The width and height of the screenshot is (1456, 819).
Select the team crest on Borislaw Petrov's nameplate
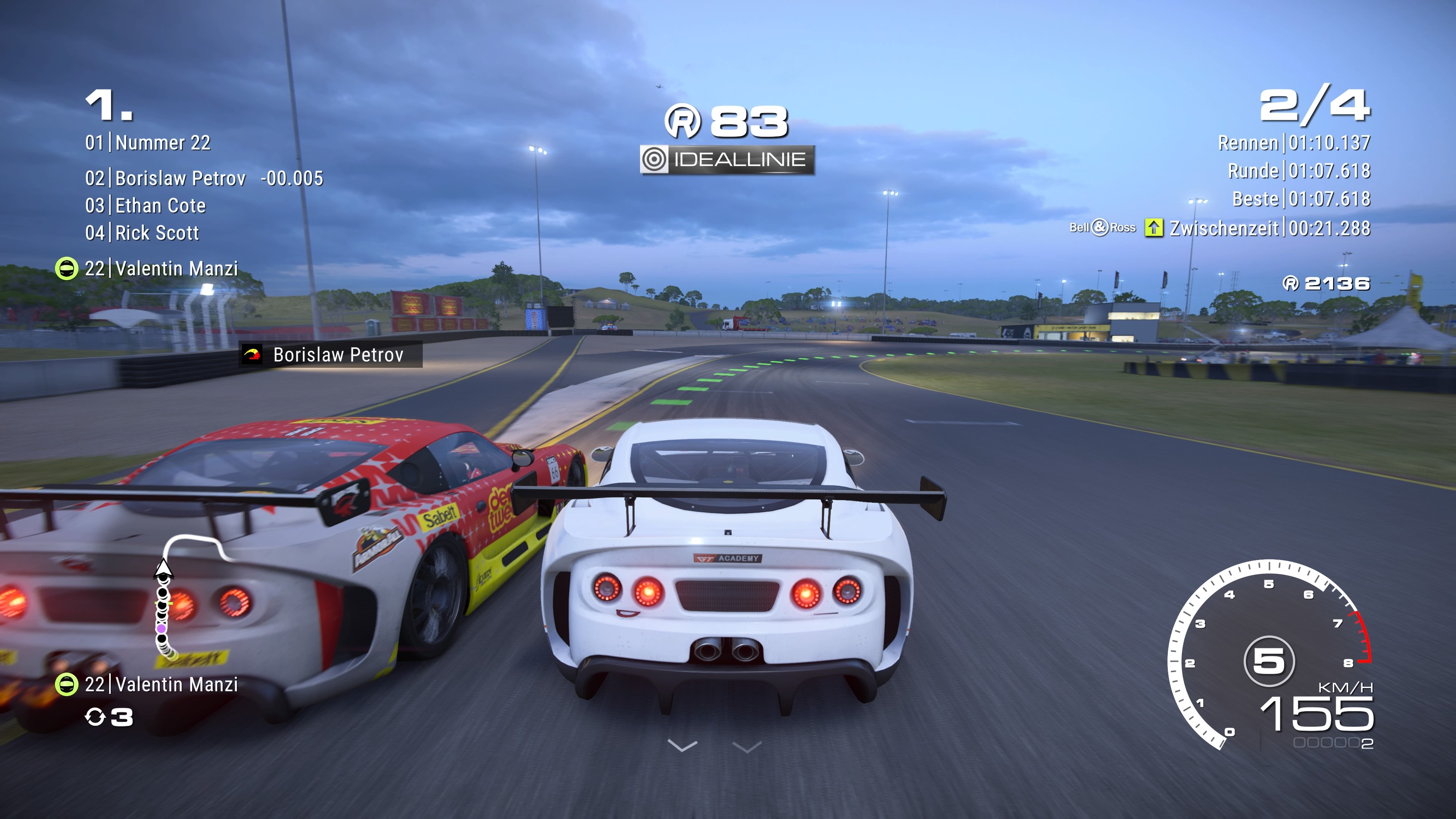(253, 355)
